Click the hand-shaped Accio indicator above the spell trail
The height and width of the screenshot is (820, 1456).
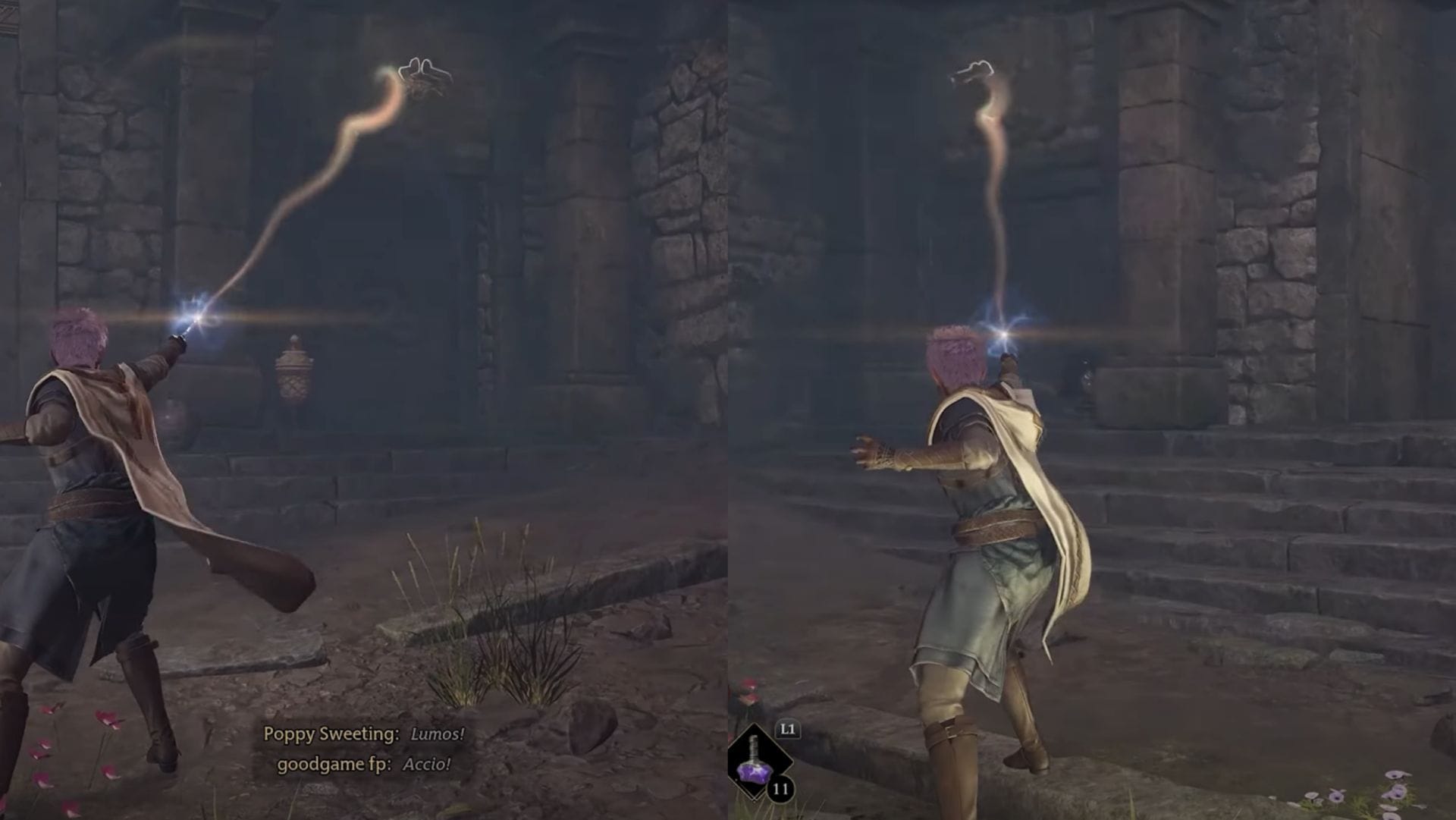[x=422, y=68]
